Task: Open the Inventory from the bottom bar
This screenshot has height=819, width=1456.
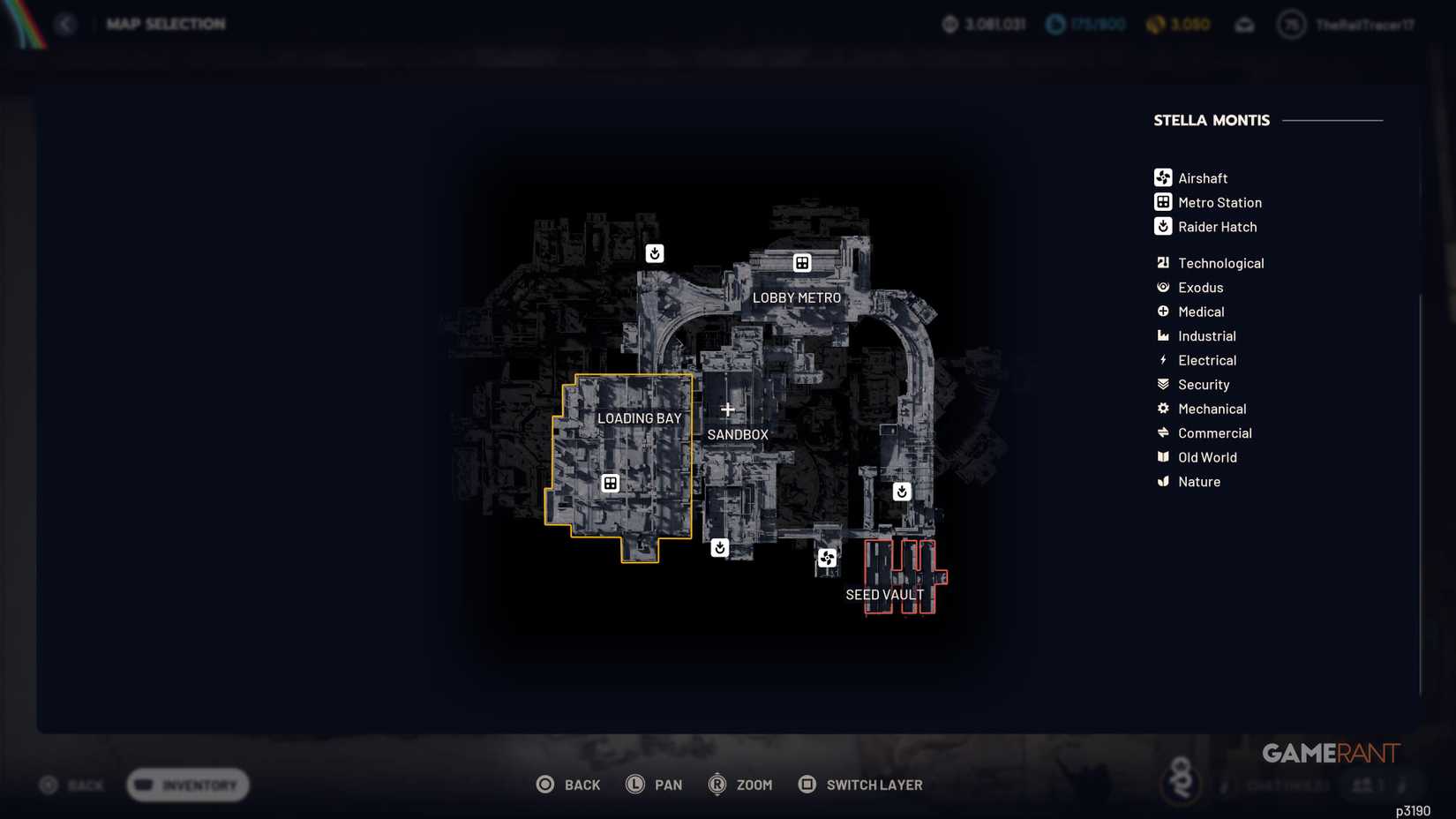Action: (x=186, y=785)
